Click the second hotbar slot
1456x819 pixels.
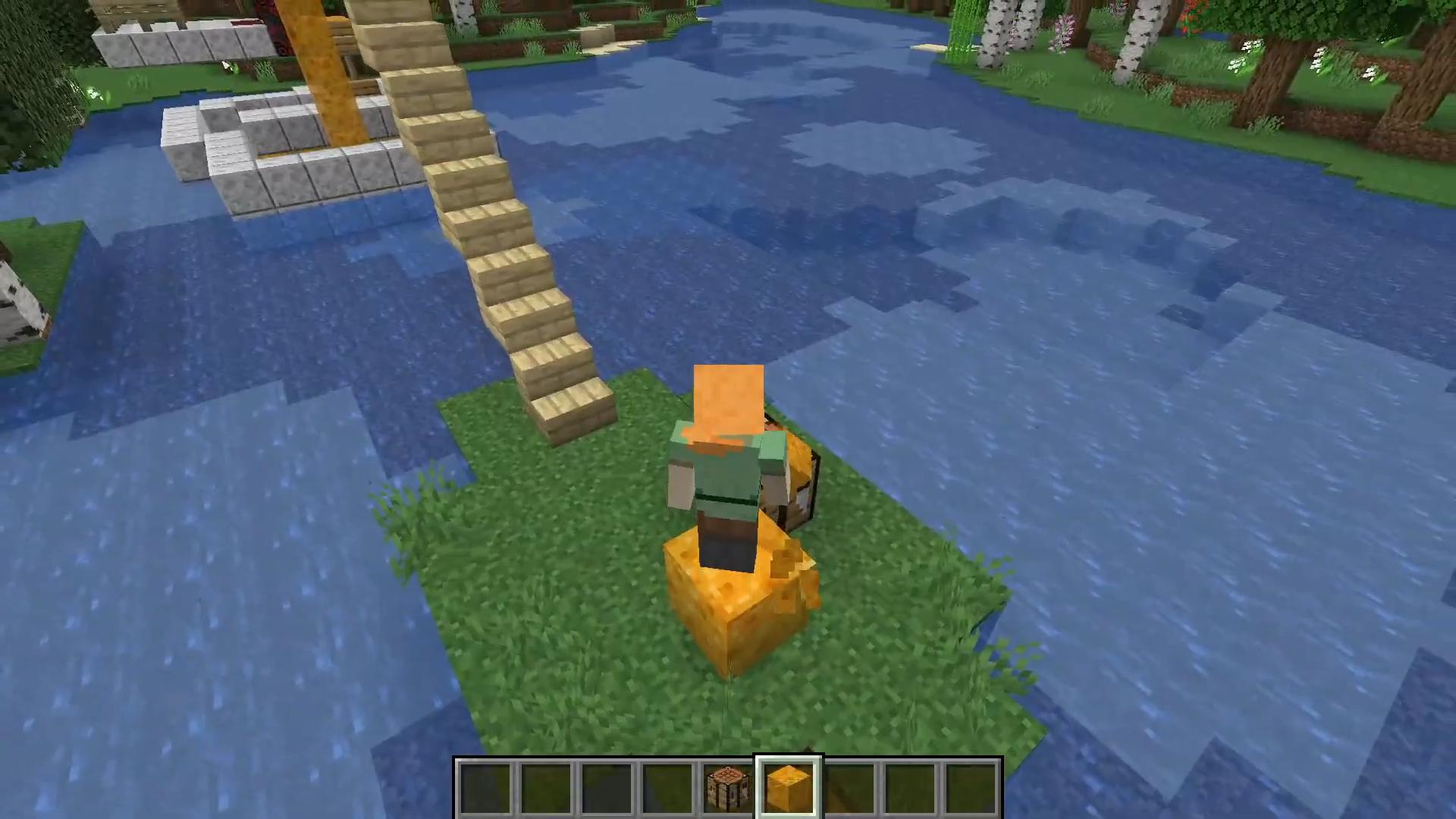pyautogui.click(x=544, y=785)
